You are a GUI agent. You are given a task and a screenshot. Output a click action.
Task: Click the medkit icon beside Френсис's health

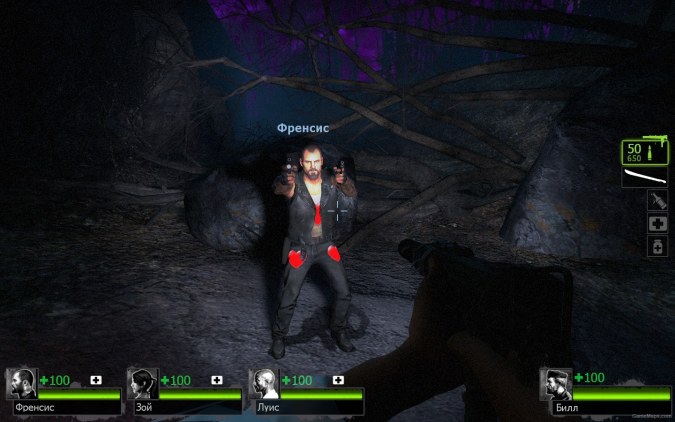(96, 380)
